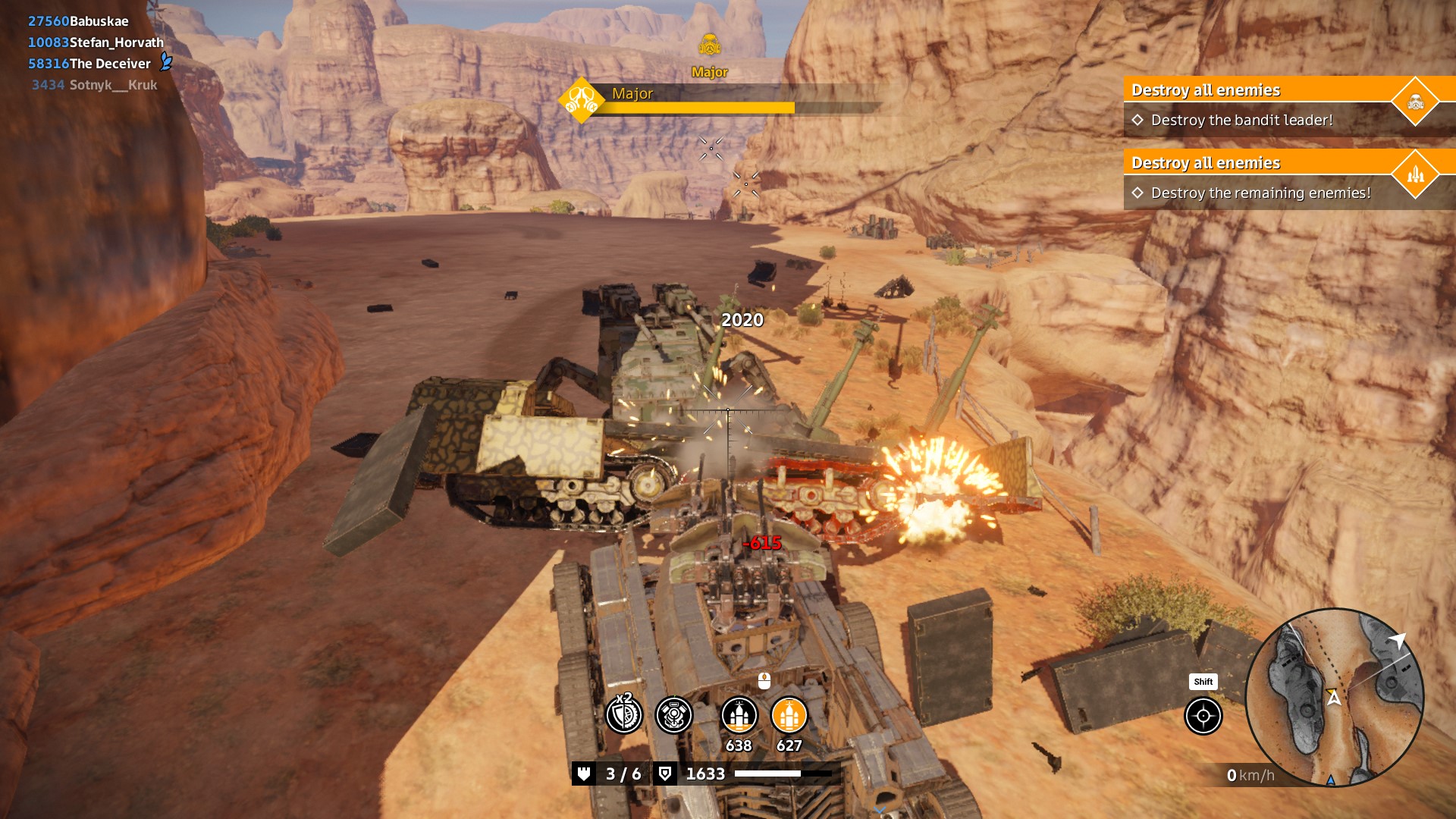Select player Stefan_Horvath in the squad list
This screenshot has width=1456, height=819.
(116, 42)
